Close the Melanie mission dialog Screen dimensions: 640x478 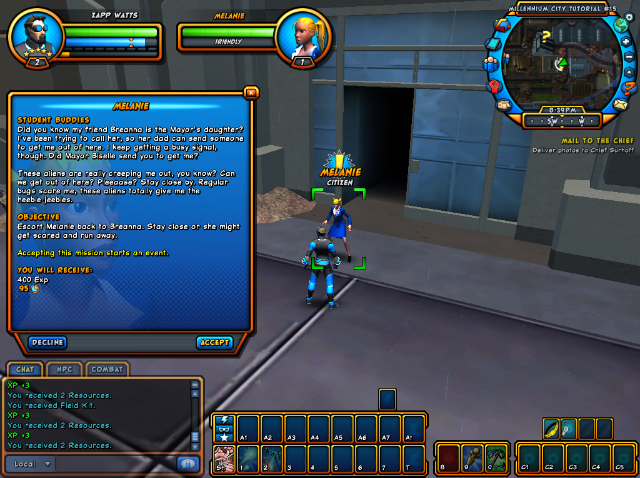[250, 92]
